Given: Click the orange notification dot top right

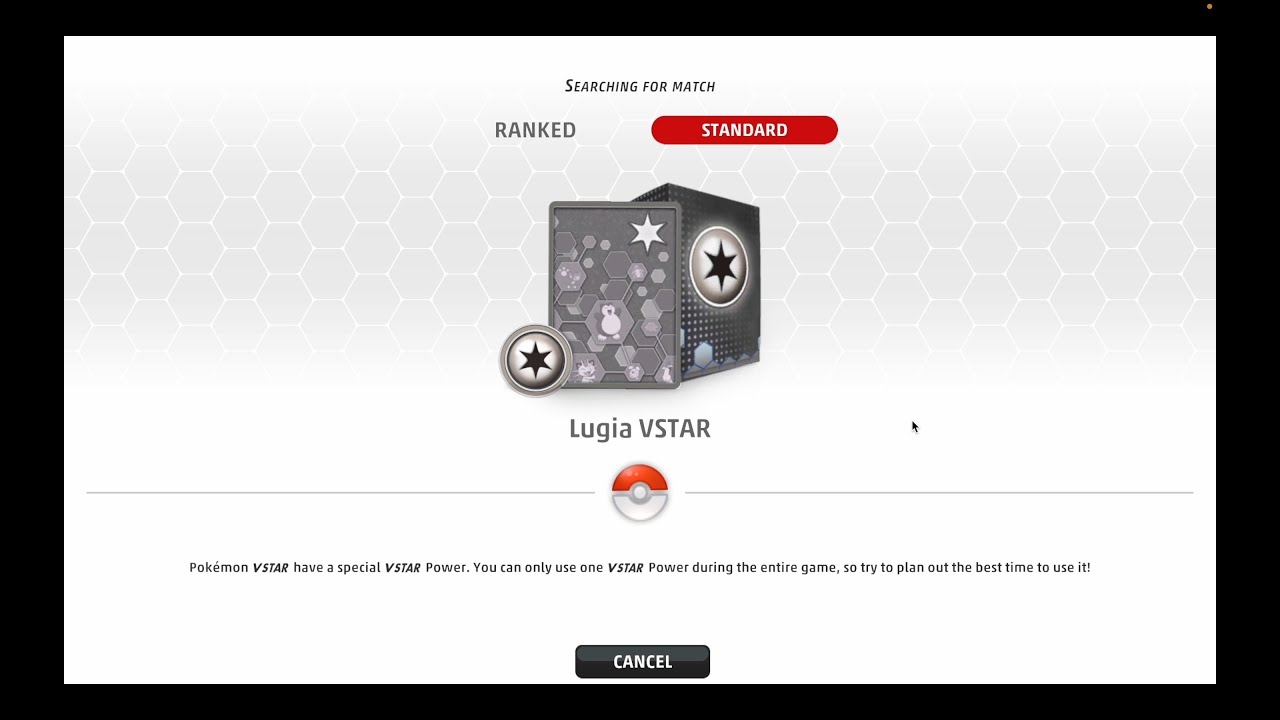Looking at the screenshot, I should pyautogui.click(x=1208, y=5).
